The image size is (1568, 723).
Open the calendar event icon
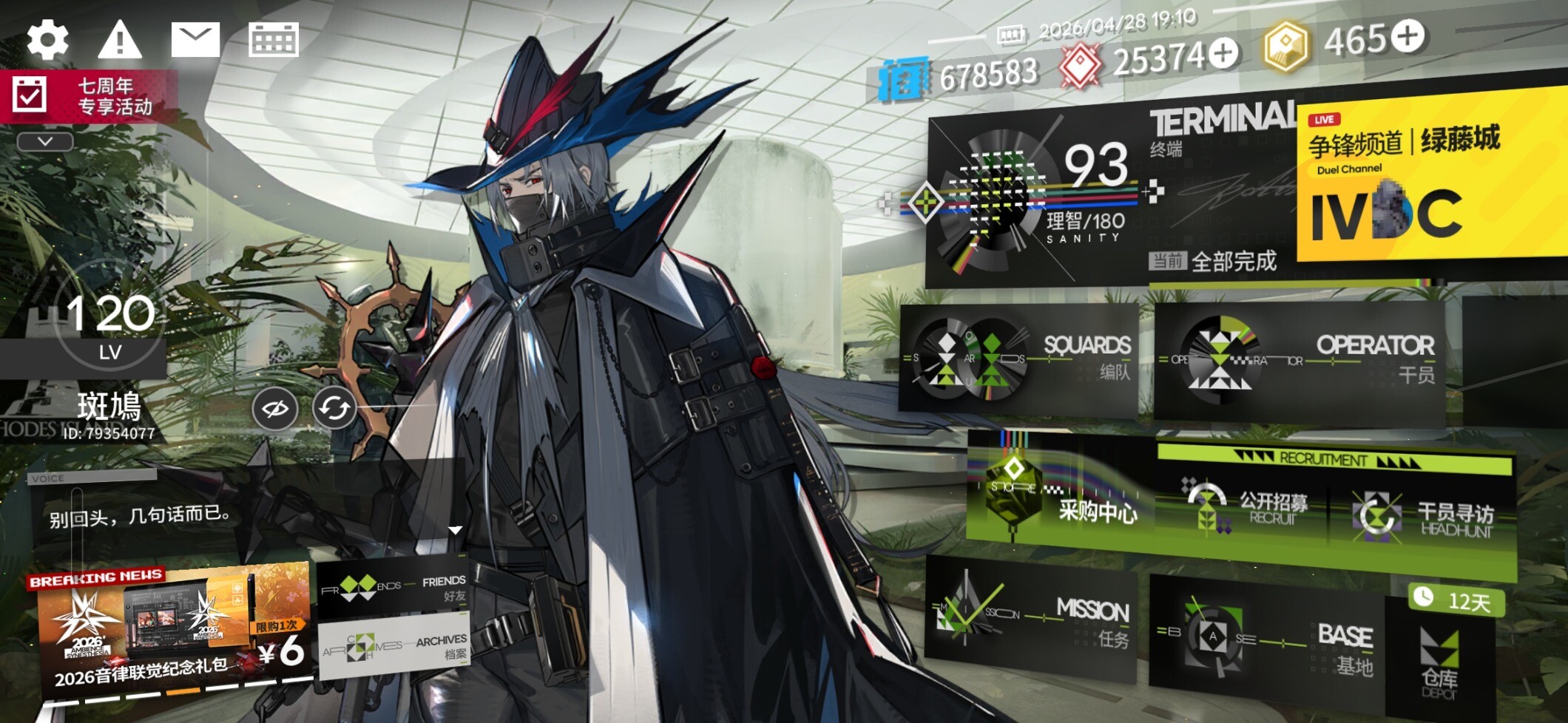pyautogui.click(x=273, y=39)
